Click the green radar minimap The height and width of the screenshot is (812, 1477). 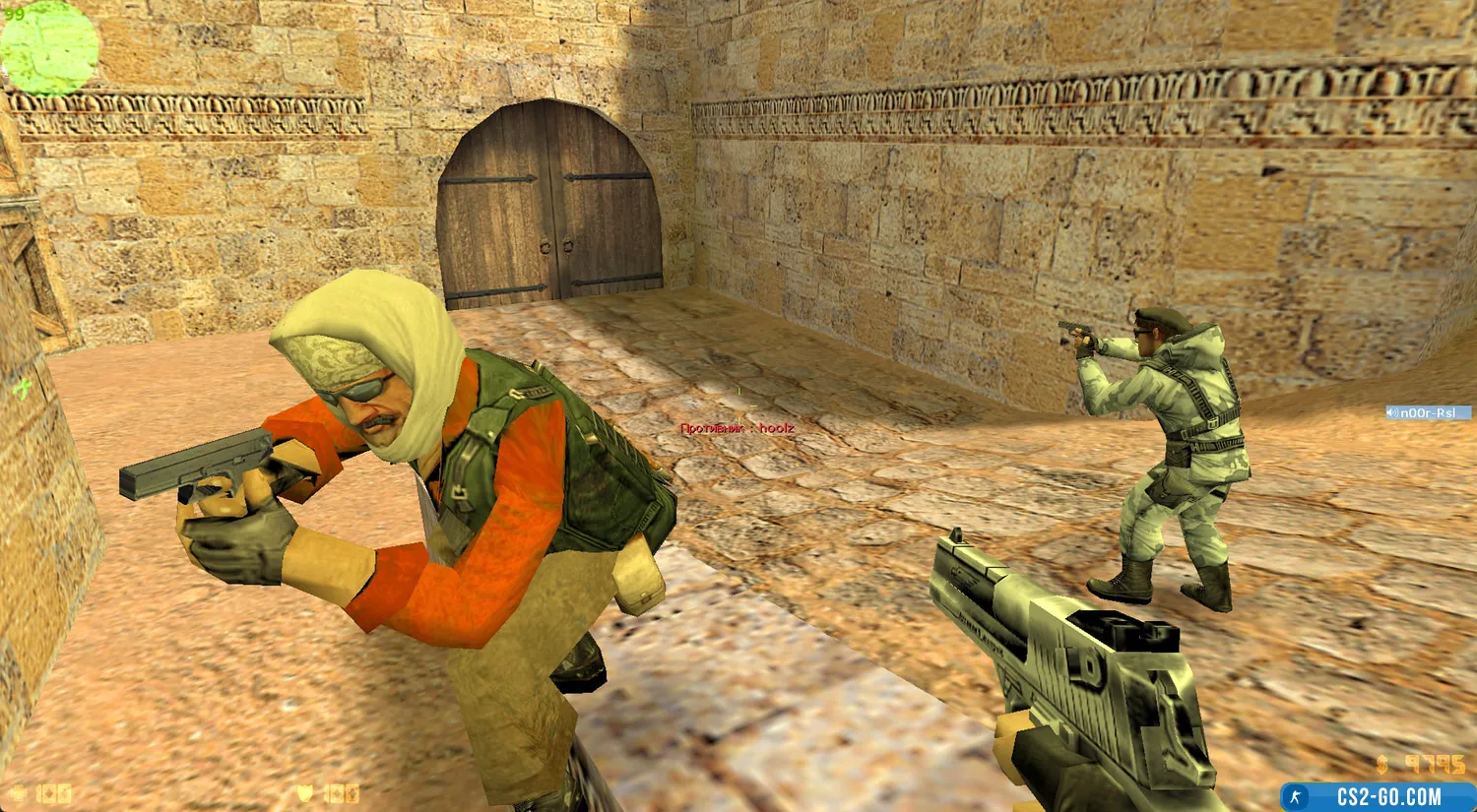click(49, 47)
